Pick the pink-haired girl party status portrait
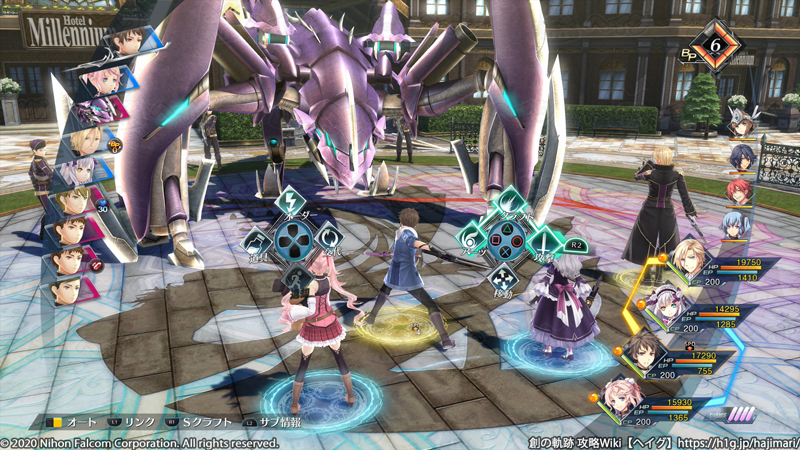The width and height of the screenshot is (800, 450). click(x=618, y=395)
